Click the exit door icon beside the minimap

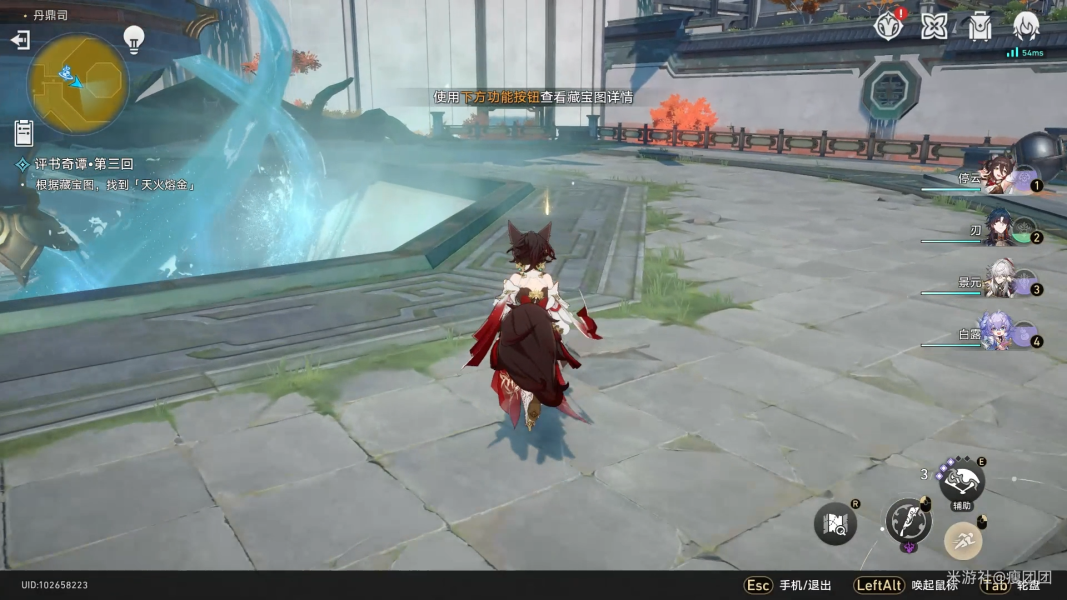click(20, 40)
